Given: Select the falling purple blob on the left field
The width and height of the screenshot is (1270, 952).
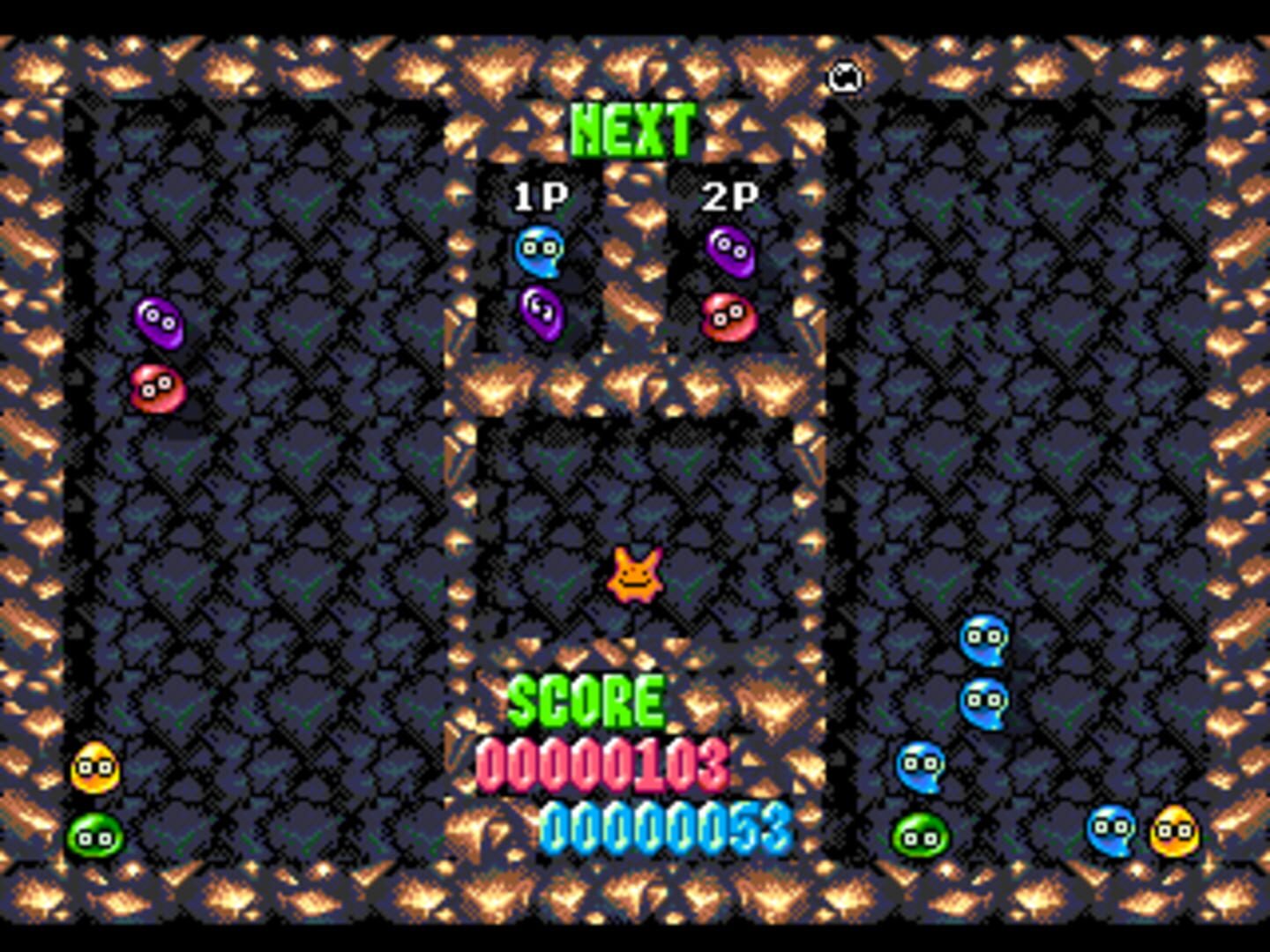Looking at the screenshot, I should click(157, 321).
